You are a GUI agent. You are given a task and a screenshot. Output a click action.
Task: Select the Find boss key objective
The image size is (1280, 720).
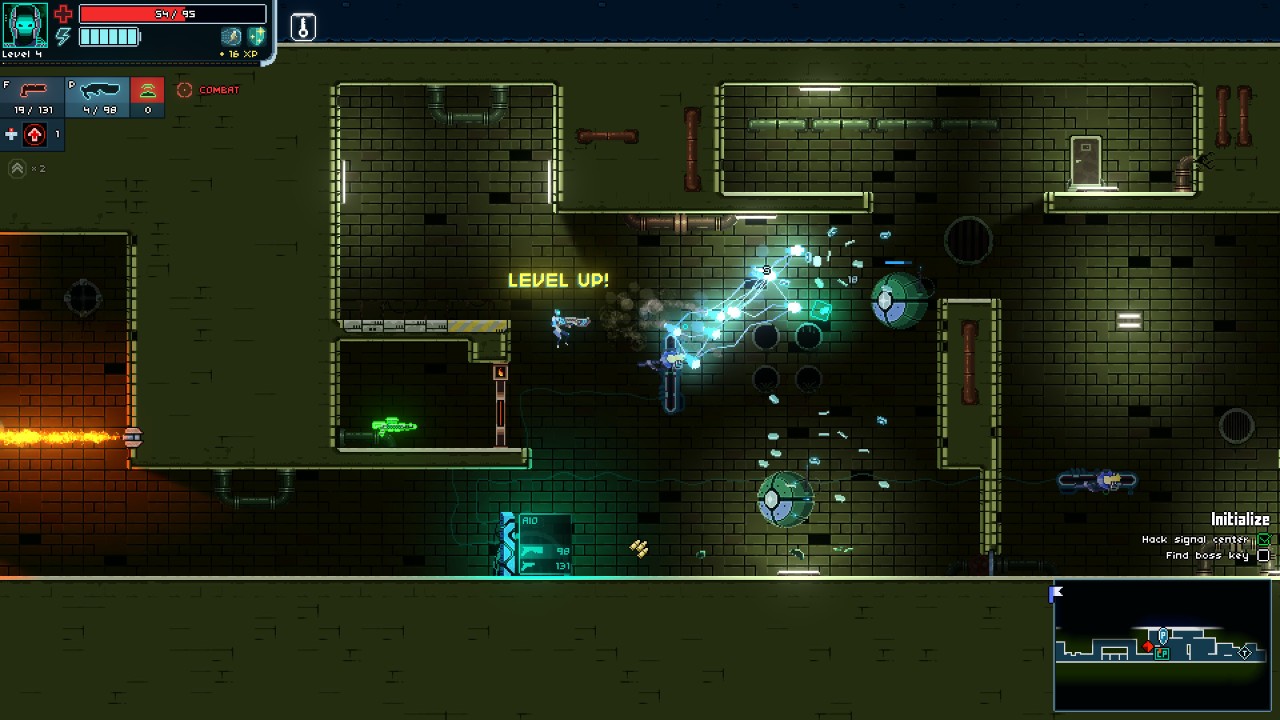pos(1208,556)
